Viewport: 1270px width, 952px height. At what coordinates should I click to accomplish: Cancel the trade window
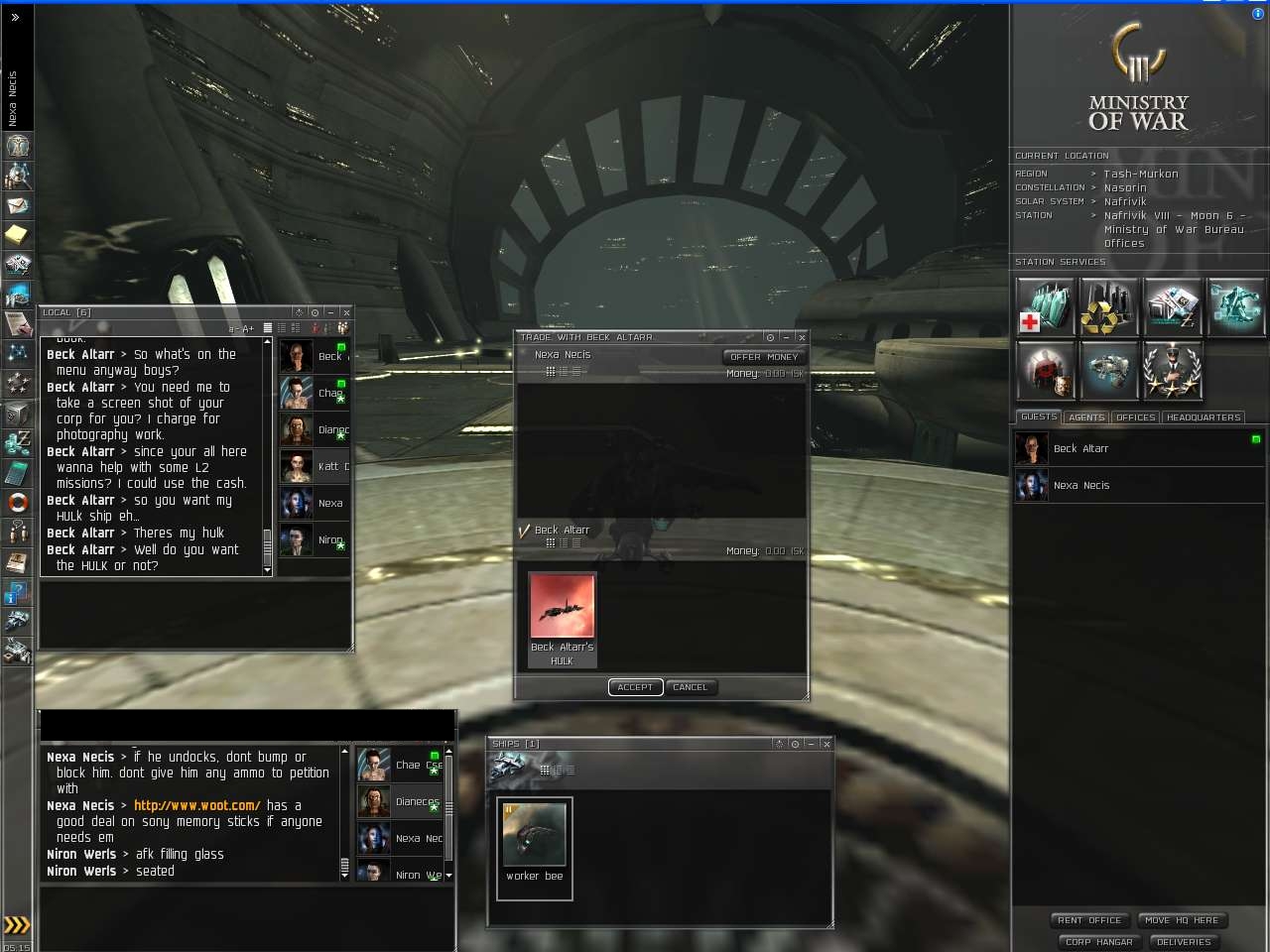690,687
